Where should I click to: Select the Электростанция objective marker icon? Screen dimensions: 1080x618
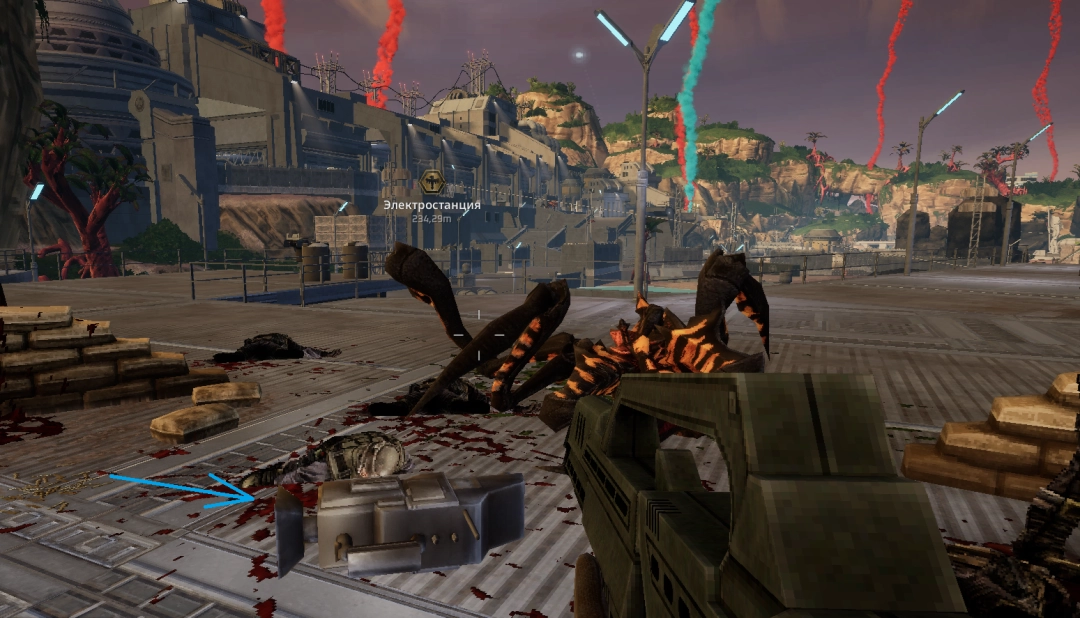pos(432,182)
